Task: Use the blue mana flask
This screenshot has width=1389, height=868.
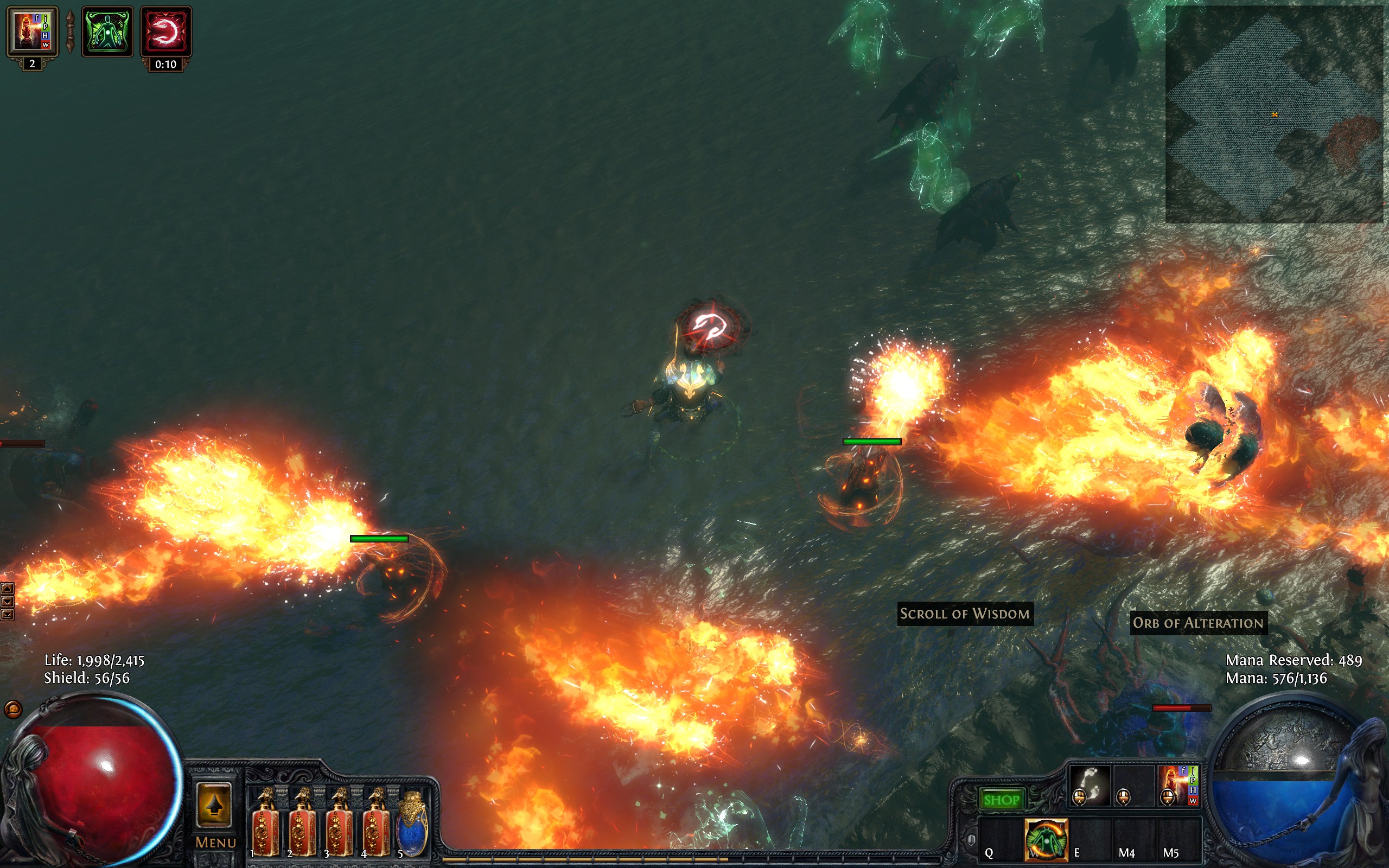Action: point(413,825)
